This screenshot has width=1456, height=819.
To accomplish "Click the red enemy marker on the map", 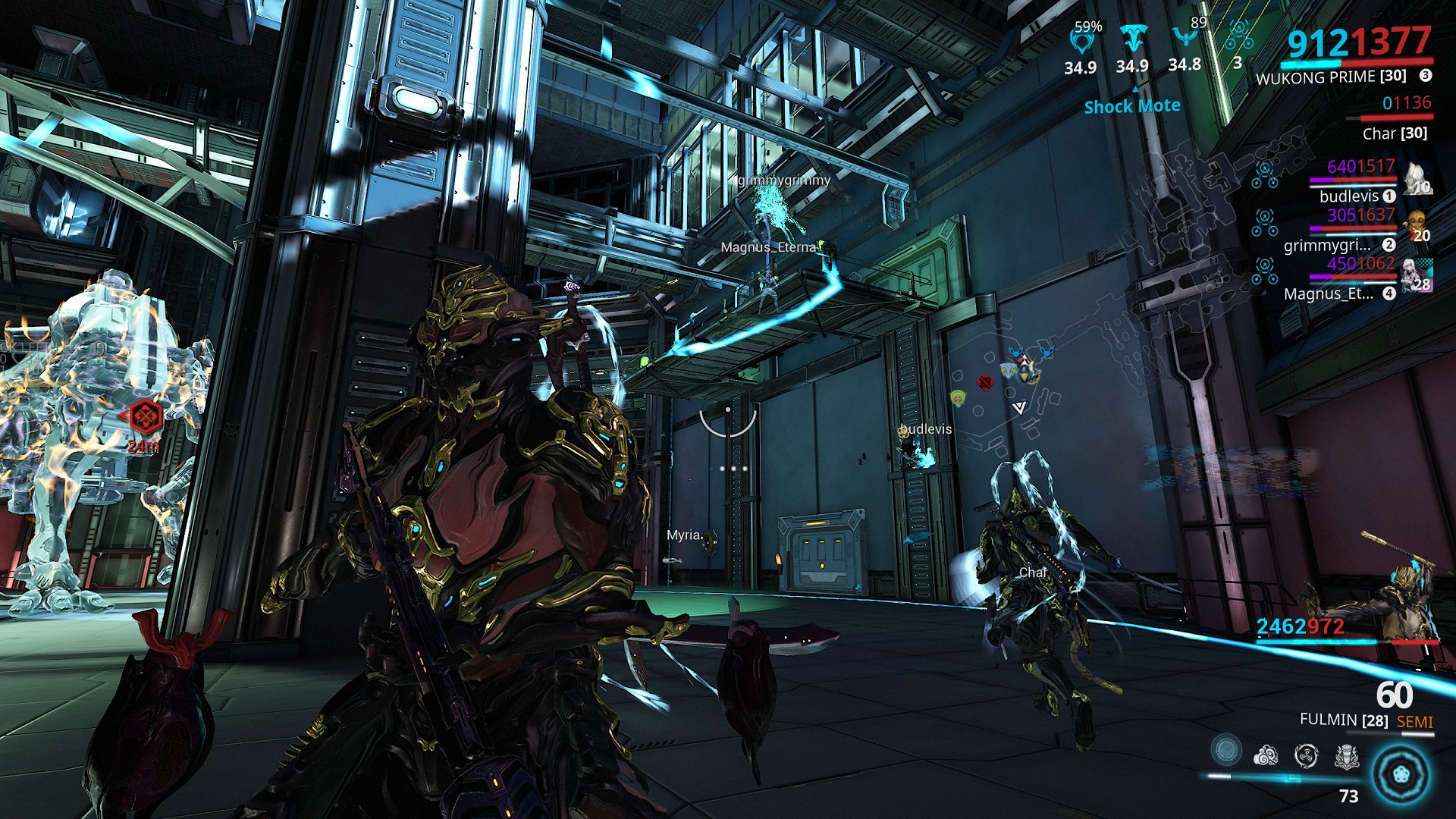I will (985, 383).
